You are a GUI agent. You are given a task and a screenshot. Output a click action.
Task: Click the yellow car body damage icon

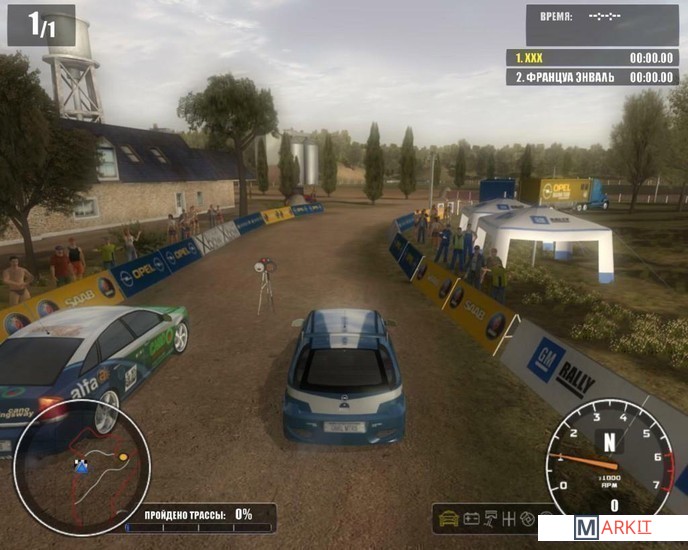[449, 518]
